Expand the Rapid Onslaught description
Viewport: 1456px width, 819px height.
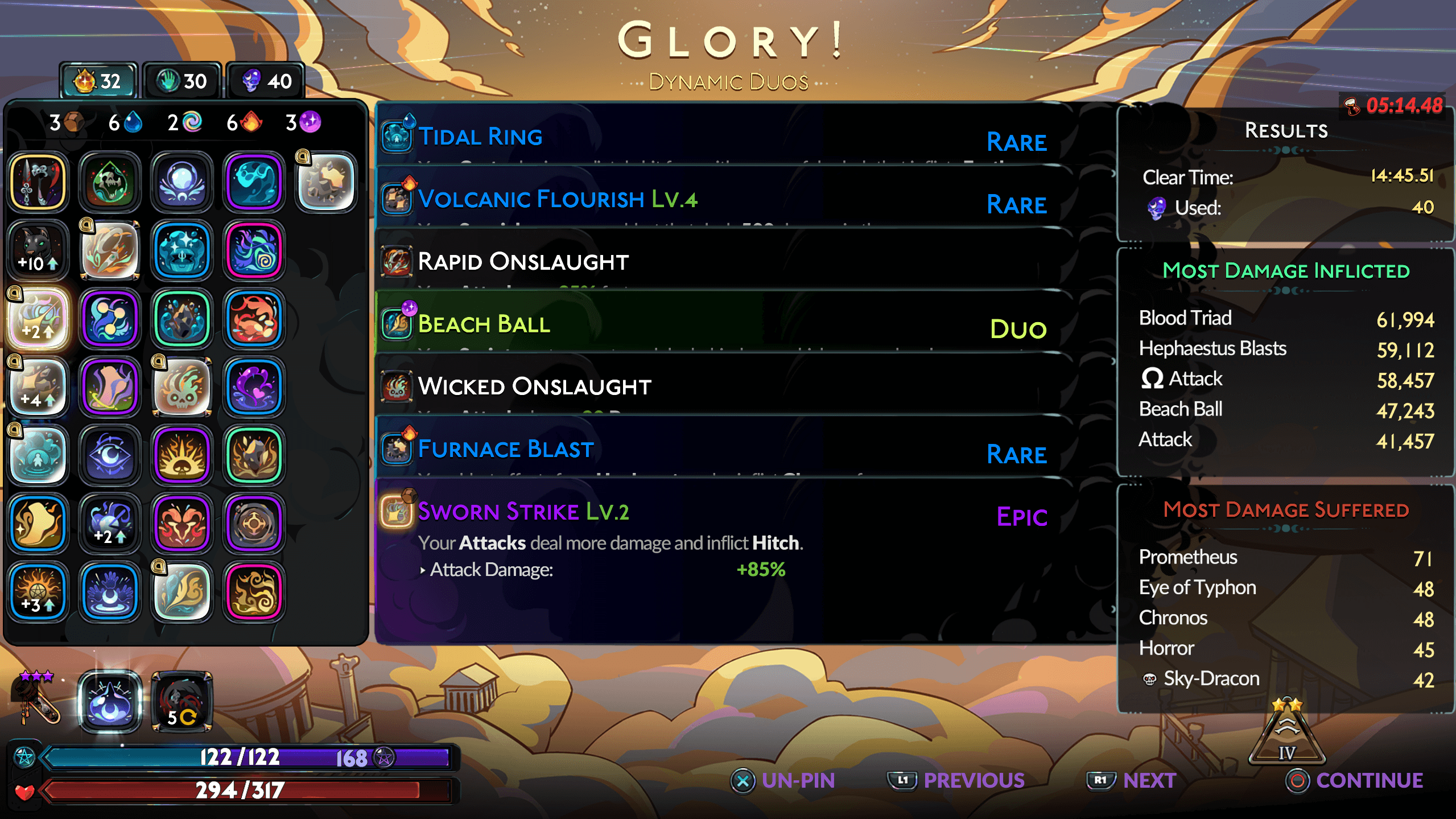[x=523, y=262]
